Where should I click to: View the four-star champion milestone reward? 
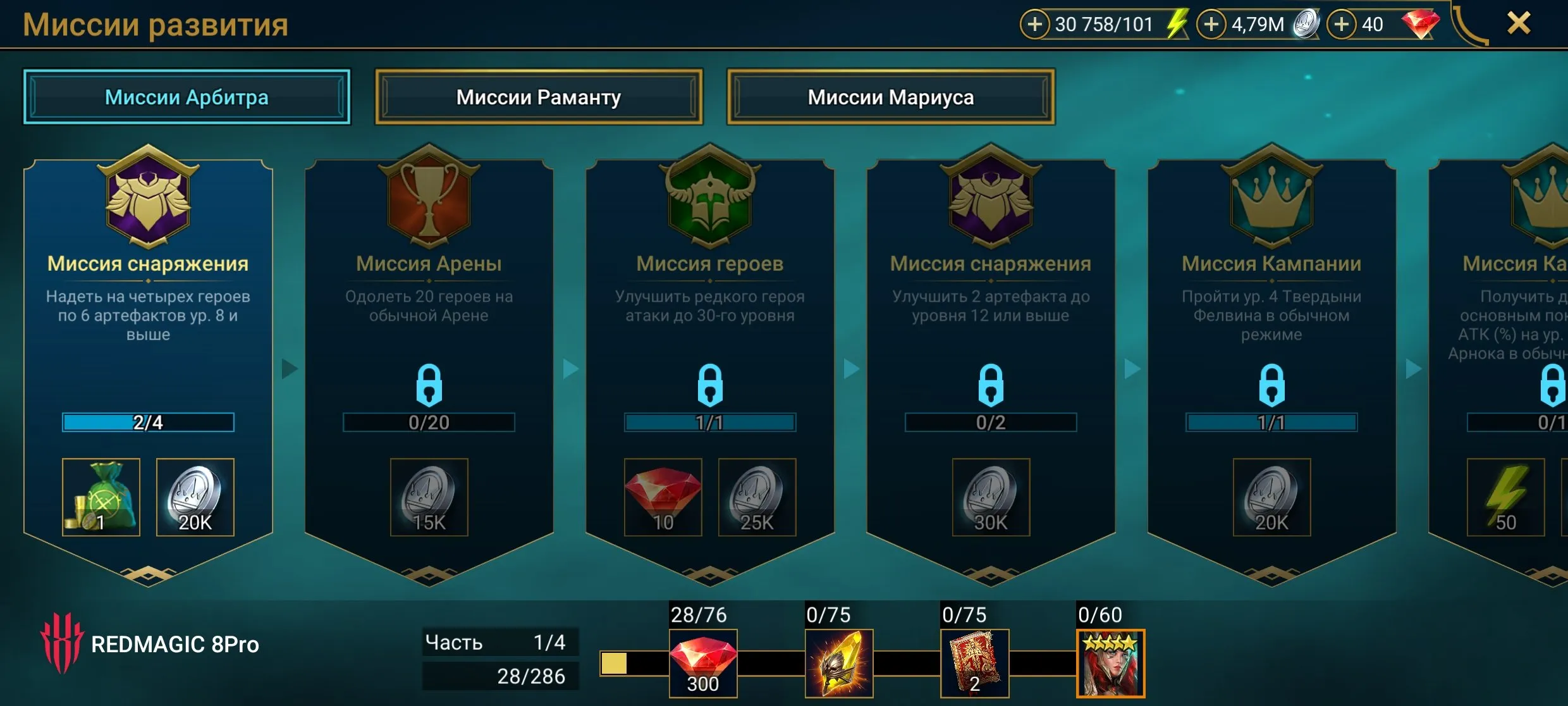[1110, 663]
